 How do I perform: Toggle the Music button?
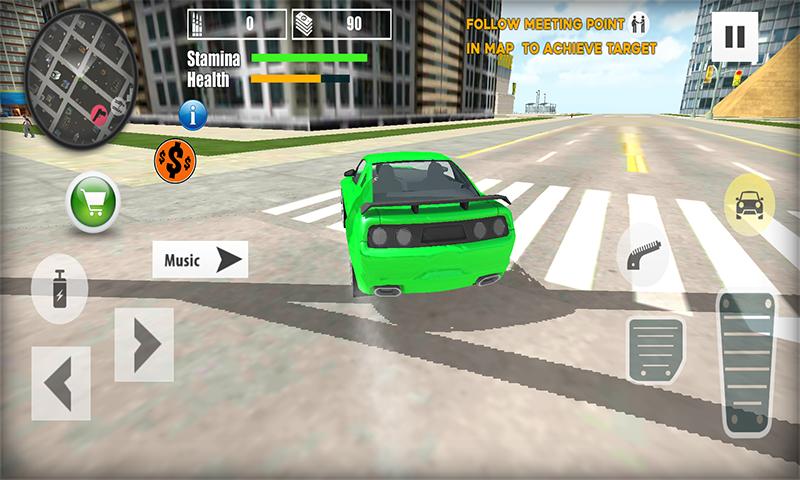click(x=200, y=260)
